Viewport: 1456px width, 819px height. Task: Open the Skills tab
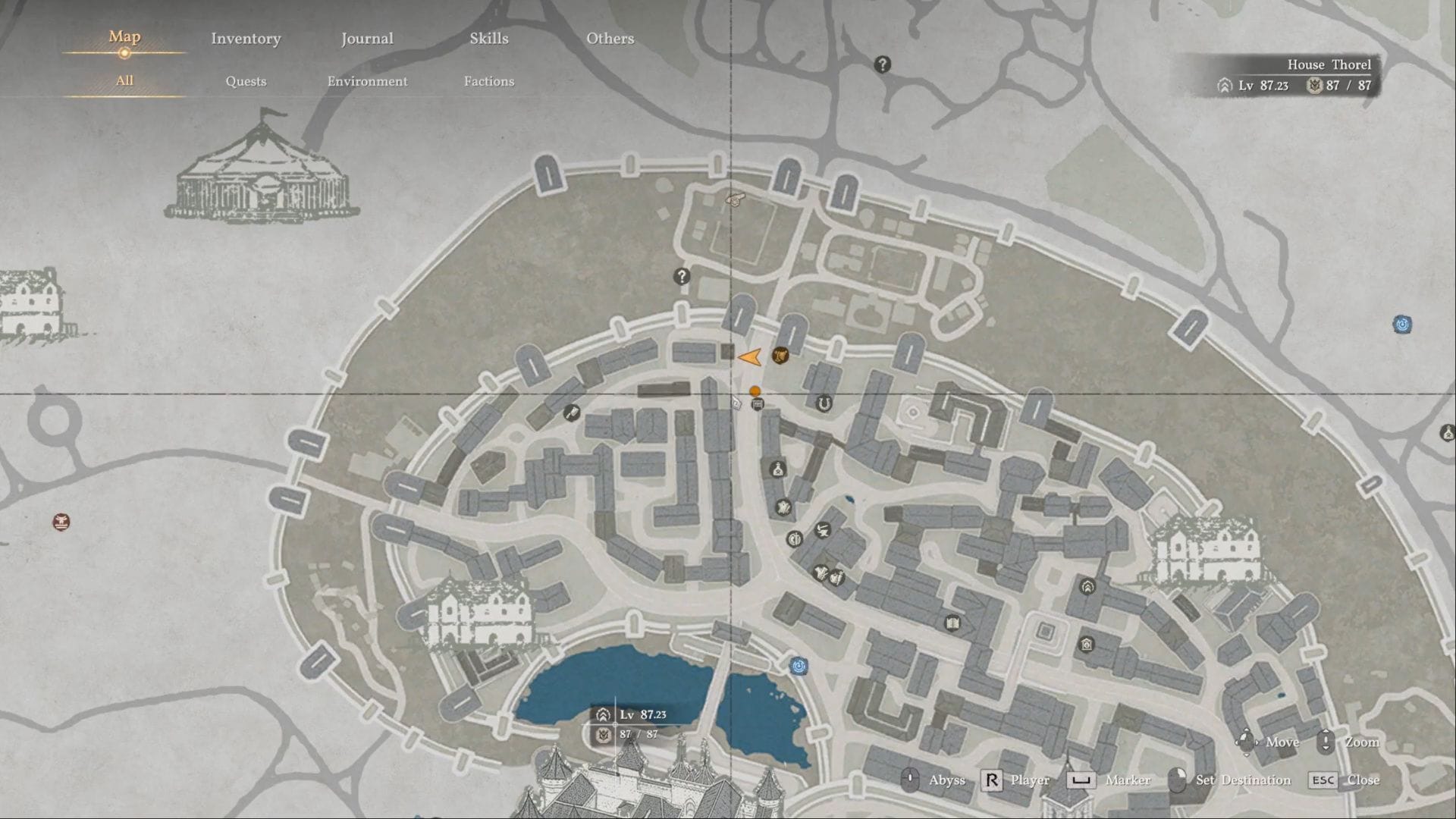(x=488, y=38)
